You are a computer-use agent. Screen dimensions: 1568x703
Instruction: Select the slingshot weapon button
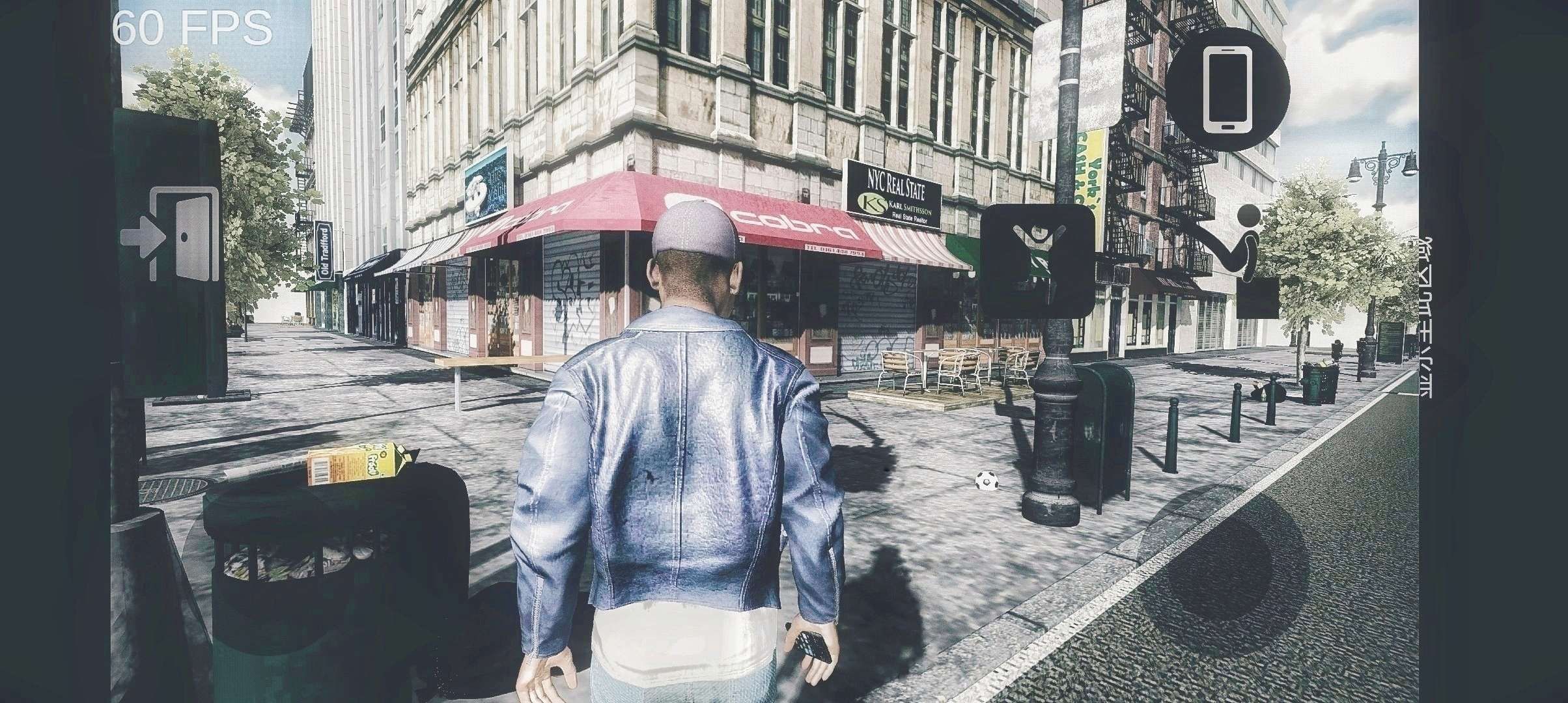(x=1037, y=260)
